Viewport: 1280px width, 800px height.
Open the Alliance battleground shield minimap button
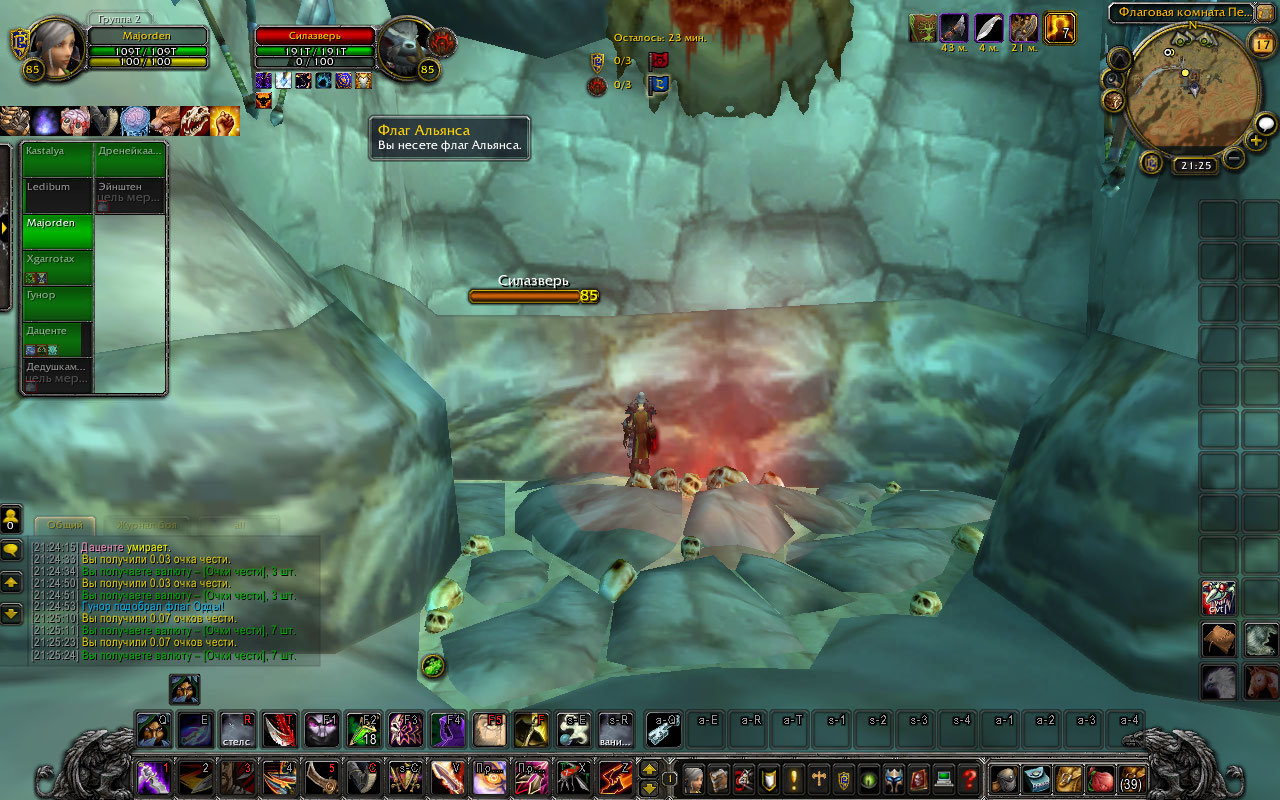(1151, 162)
